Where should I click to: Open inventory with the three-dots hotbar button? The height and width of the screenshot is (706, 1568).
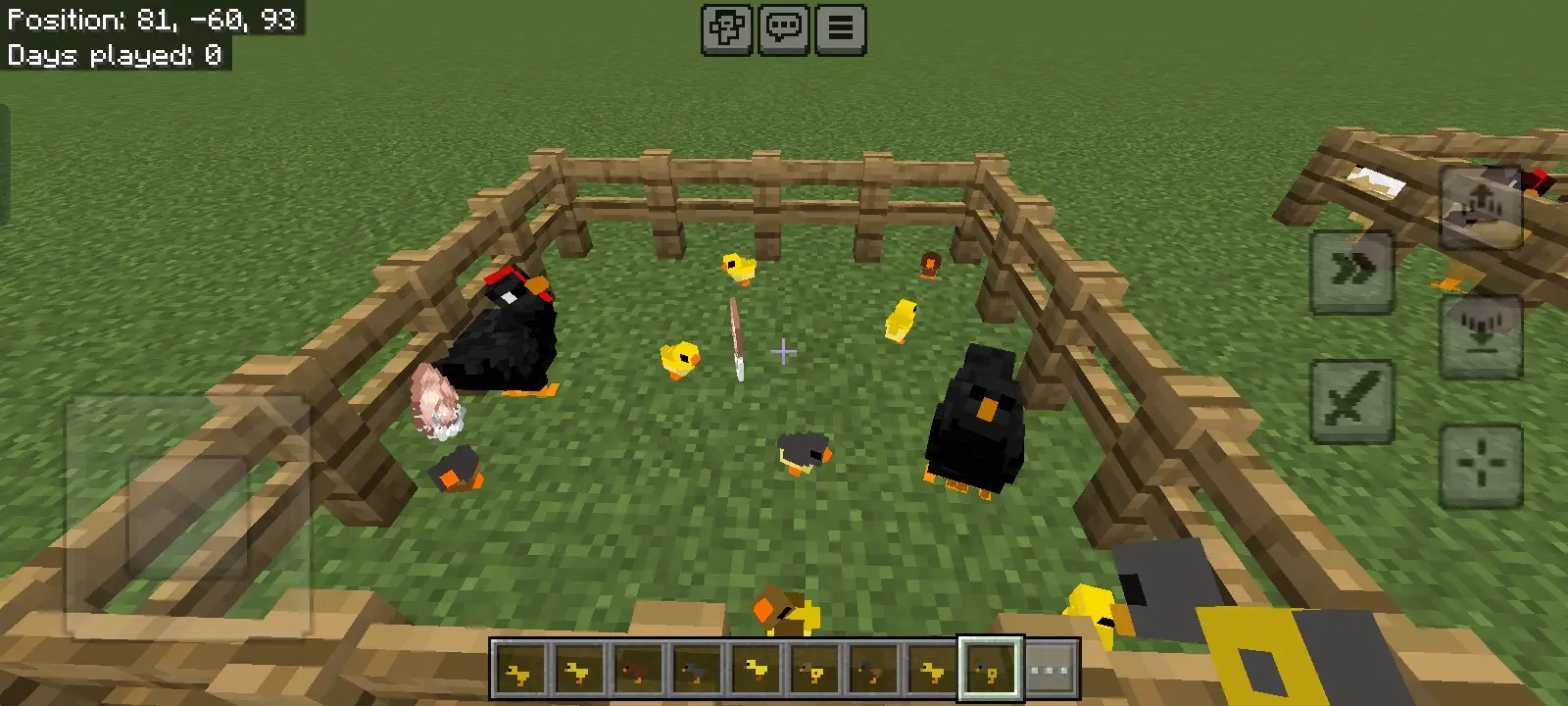[1050, 672]
